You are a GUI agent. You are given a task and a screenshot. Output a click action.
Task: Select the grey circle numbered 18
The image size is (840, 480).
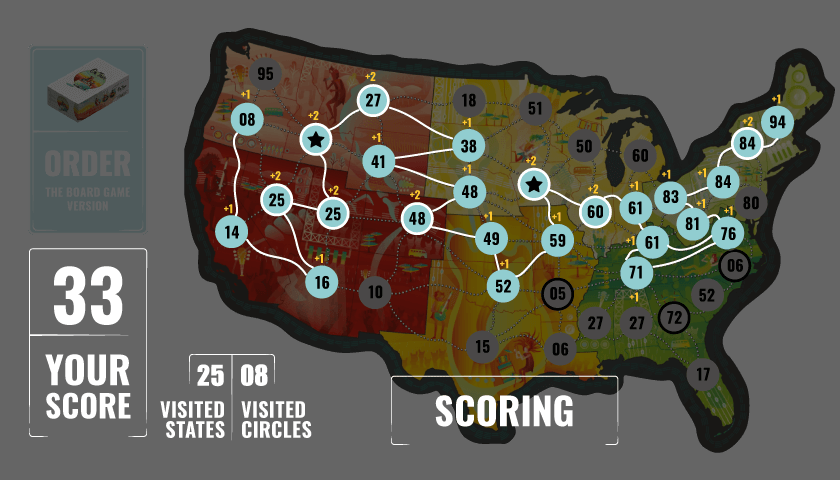(x=468, y=100)
